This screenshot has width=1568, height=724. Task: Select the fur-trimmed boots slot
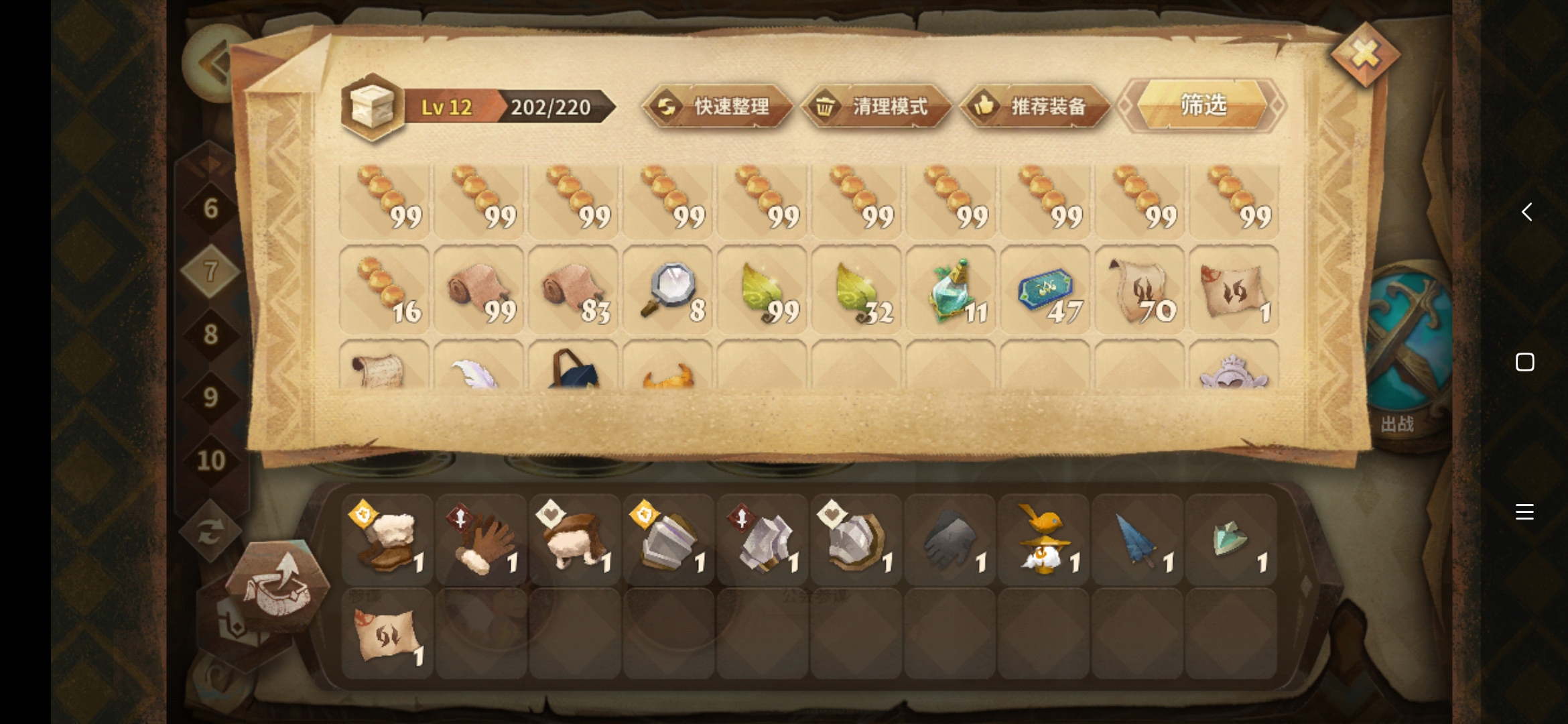(387, 540)
